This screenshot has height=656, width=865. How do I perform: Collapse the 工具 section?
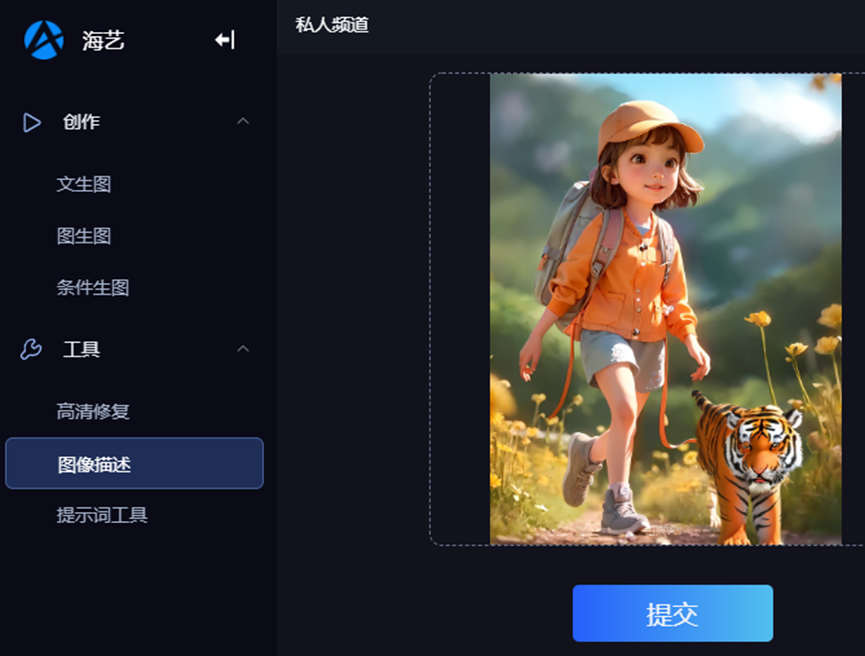[x=242, y=349]
